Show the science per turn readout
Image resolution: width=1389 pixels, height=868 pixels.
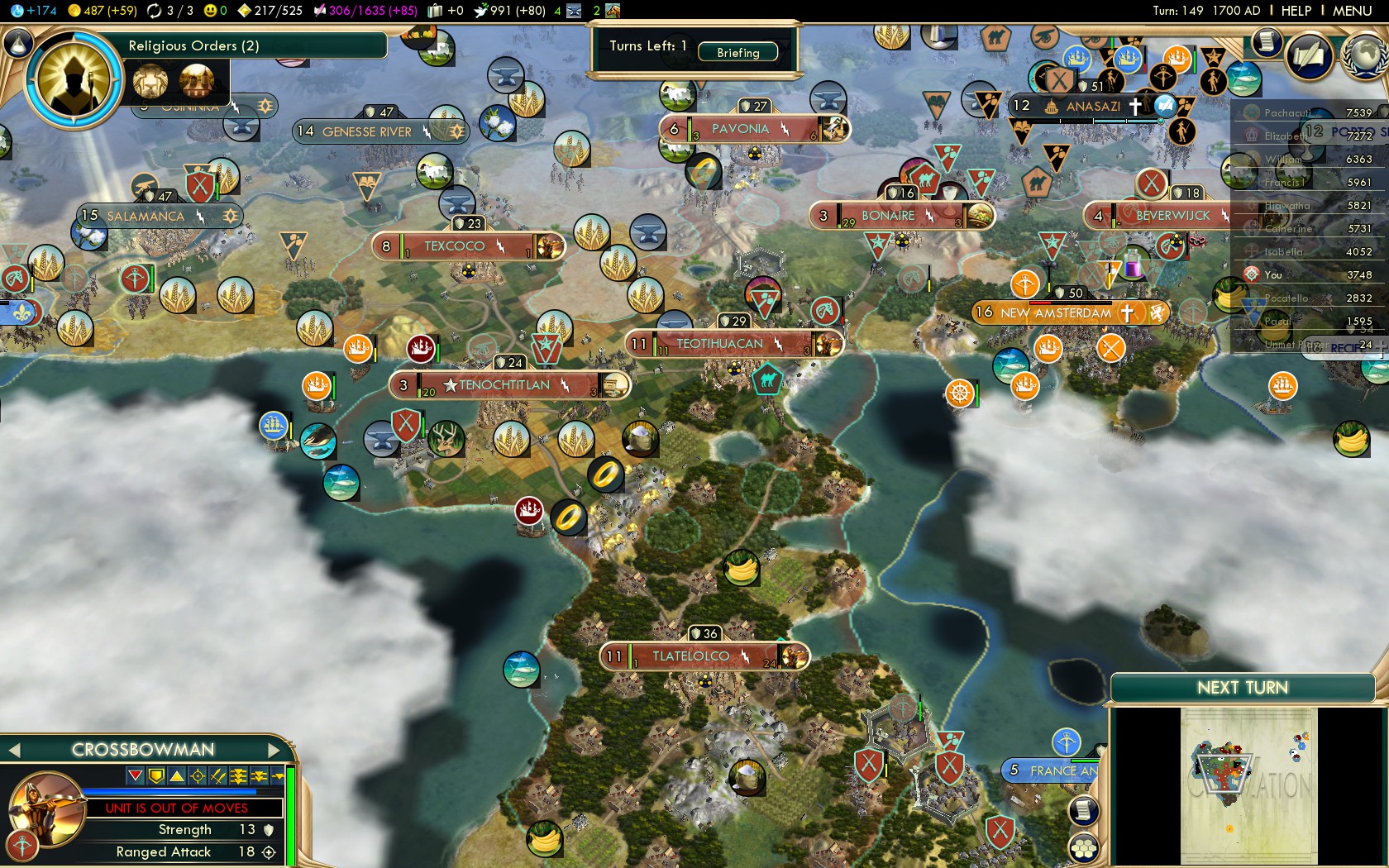[x=33, y=11]
